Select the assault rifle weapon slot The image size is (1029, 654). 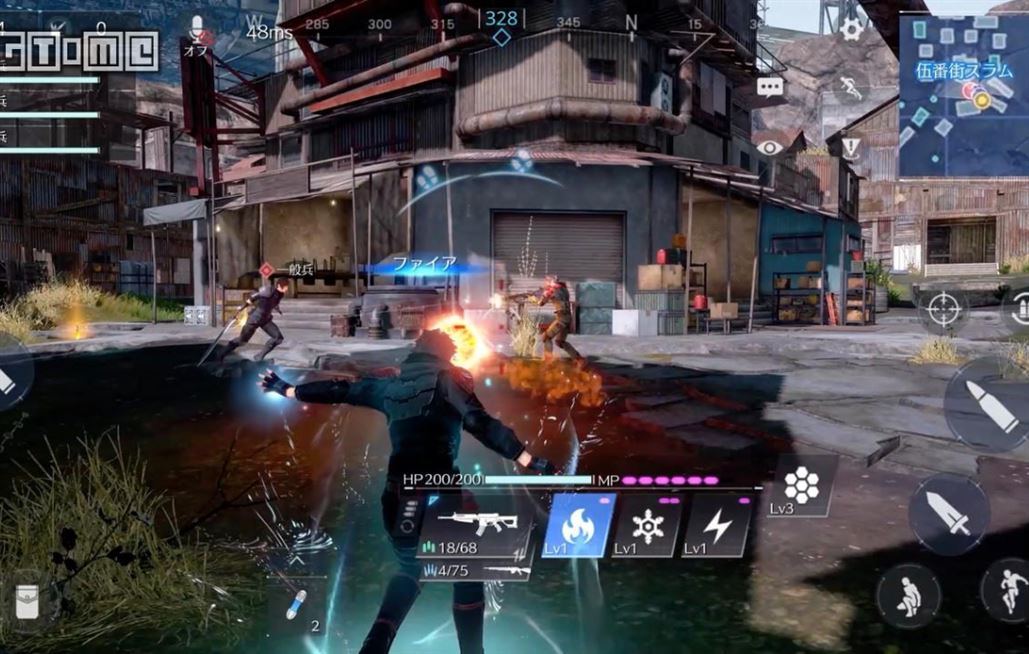point(477,525)
